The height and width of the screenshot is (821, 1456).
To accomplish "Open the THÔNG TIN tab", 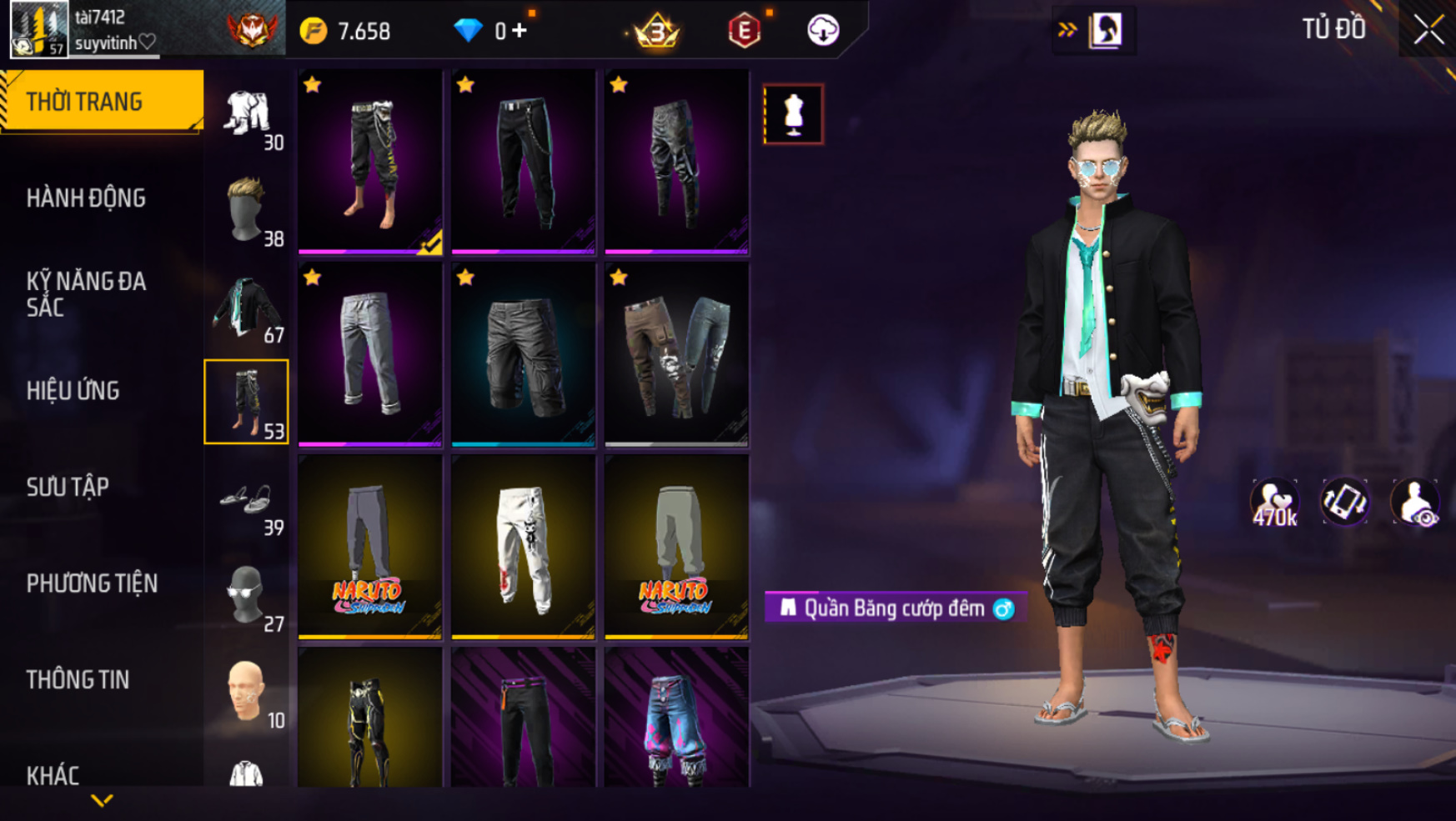I will 78,679.
